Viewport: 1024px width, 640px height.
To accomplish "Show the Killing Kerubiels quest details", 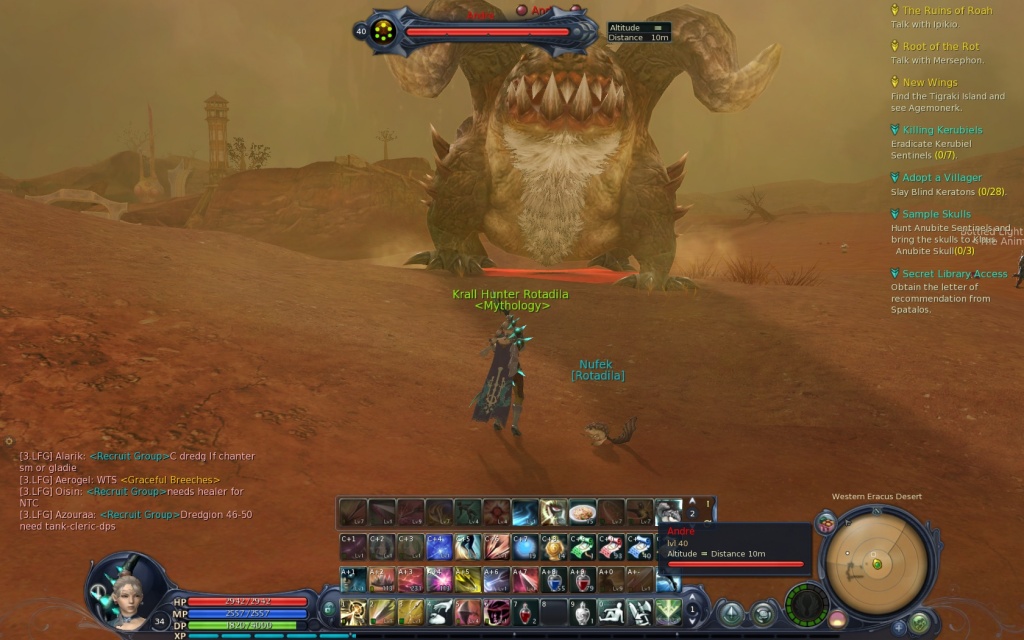I will [942, 130].
